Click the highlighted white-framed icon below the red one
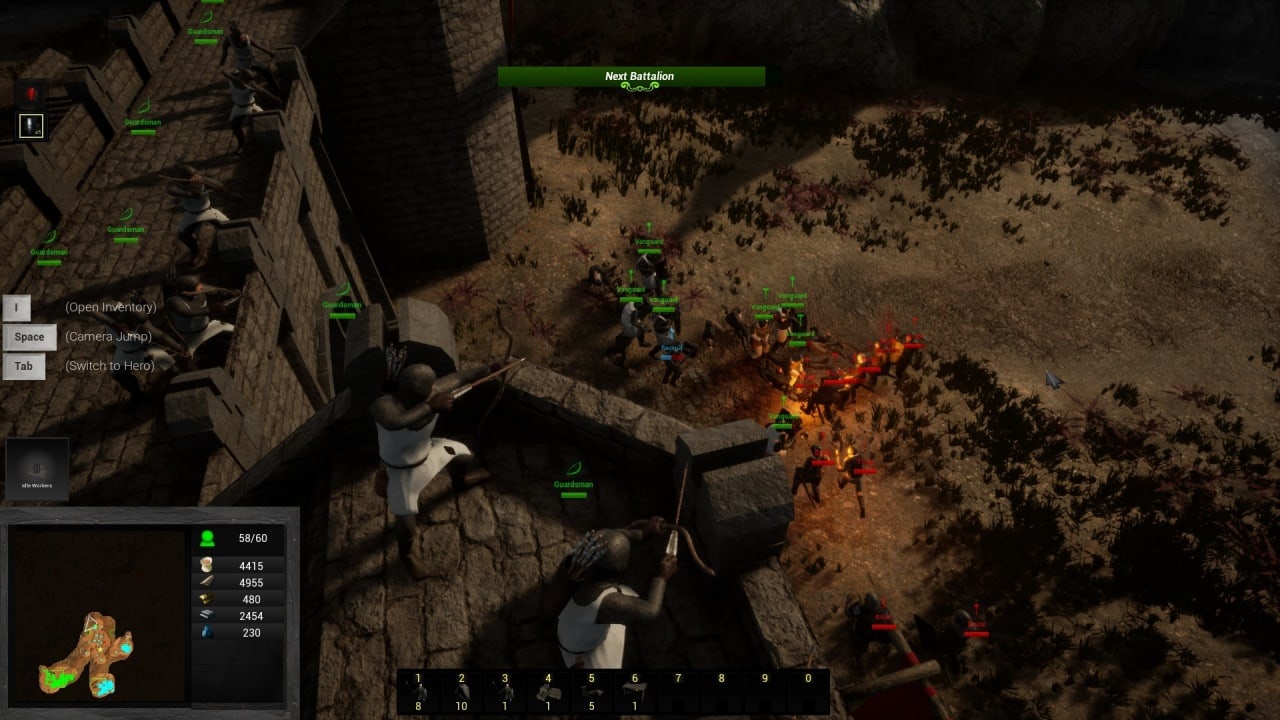Viewport: 1280px width, 720px height. (32, 126)
